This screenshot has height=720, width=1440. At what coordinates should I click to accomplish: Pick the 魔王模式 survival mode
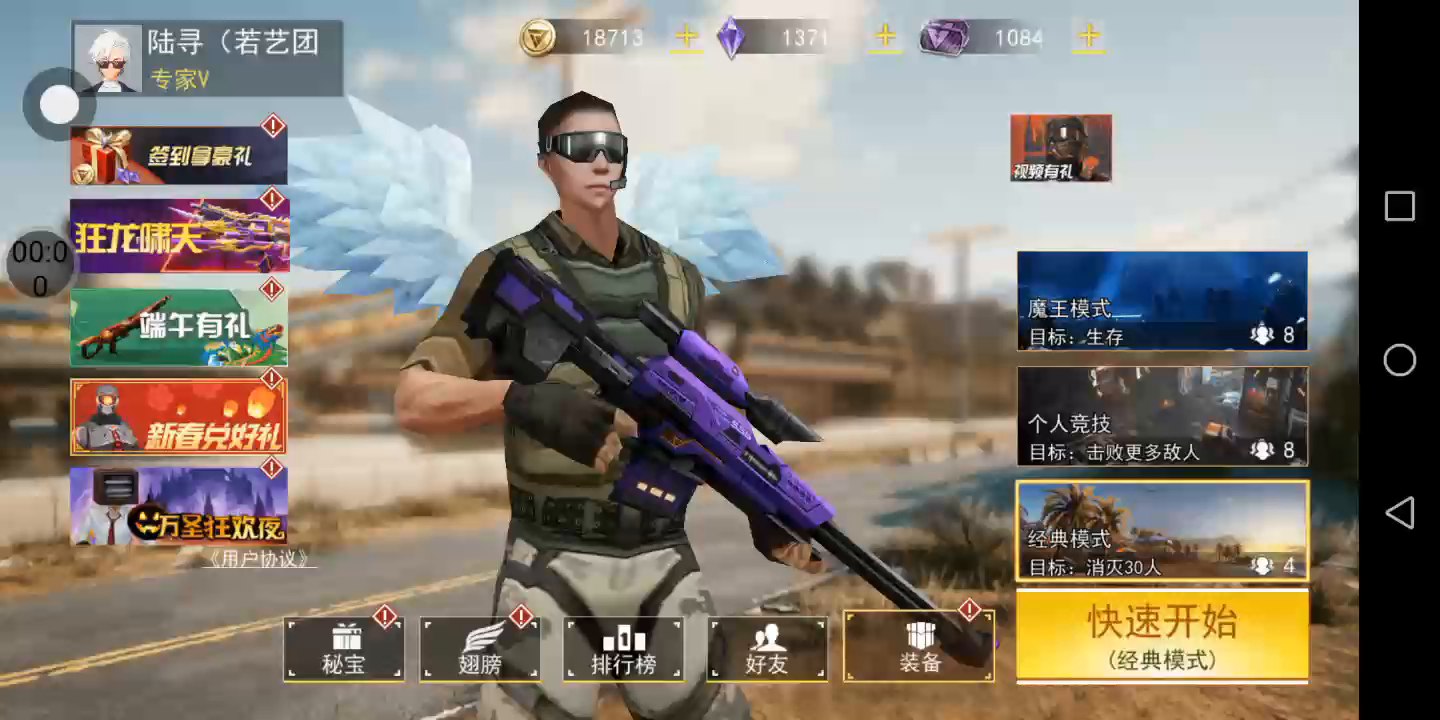(x=1162, y=300)
